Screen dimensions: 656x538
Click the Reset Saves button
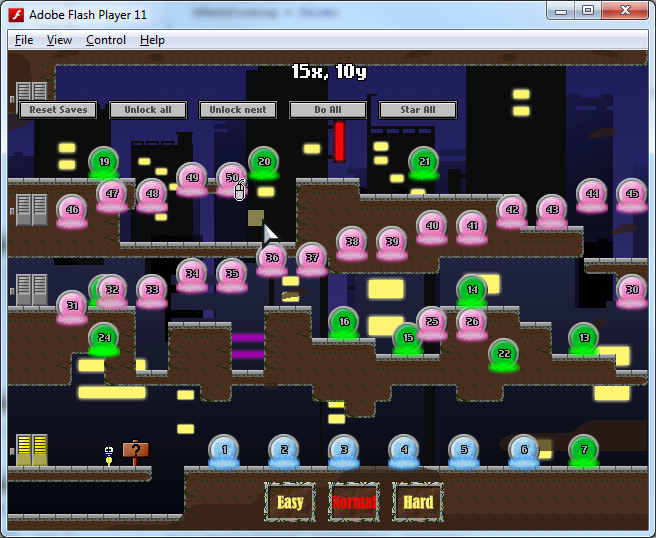[58, 110]
